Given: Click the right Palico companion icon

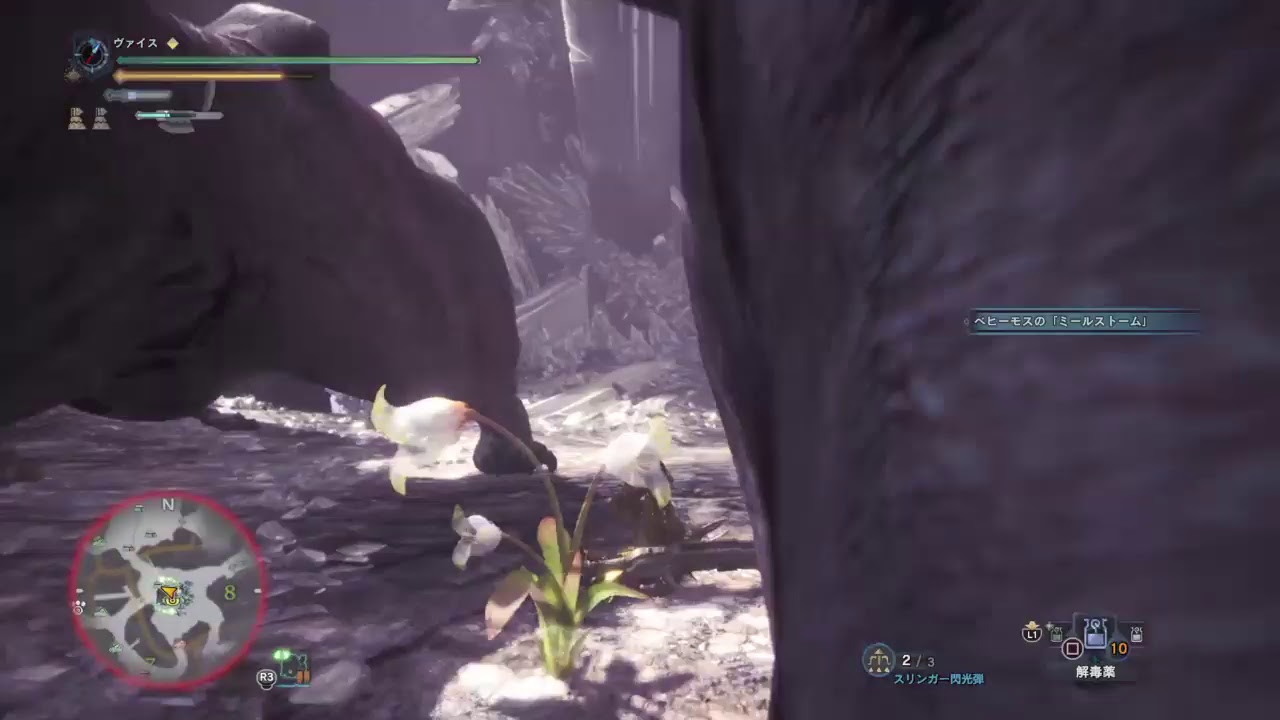Looking at the screenshot, I should click(x=102, y=117).
